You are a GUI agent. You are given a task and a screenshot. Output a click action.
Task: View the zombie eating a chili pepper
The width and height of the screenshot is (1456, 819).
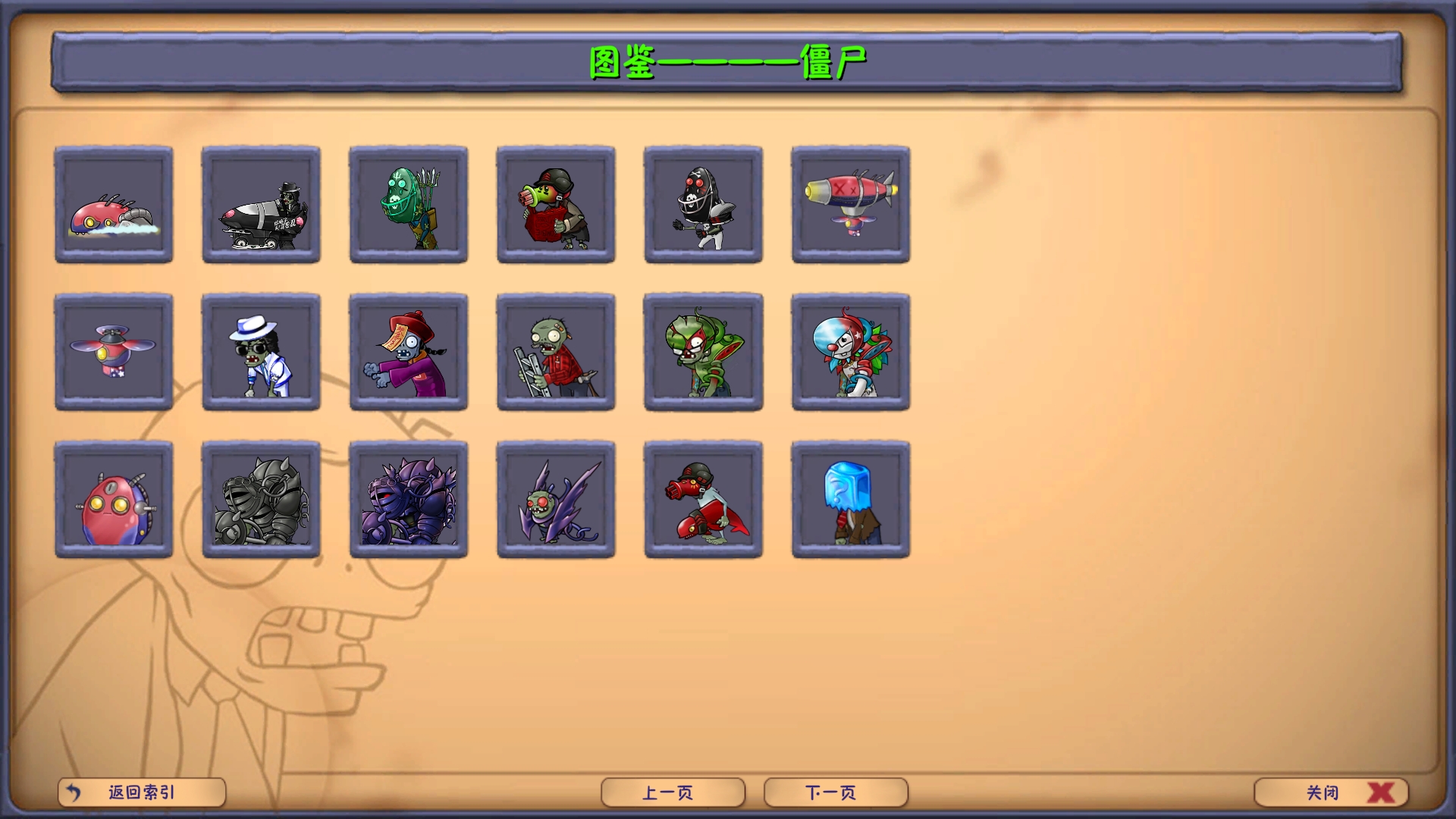click(556, 206)
